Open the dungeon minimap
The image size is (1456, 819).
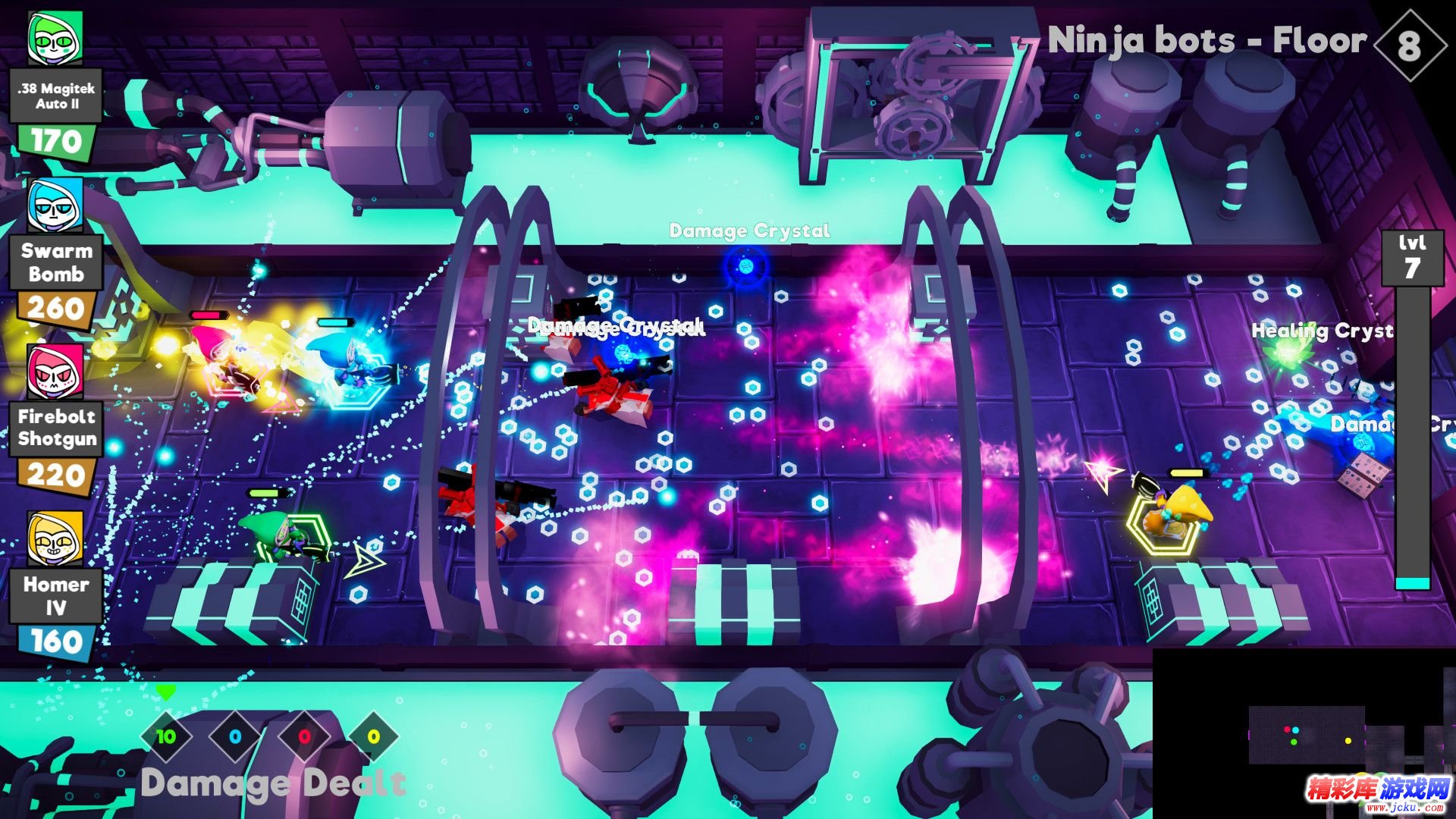tap(1335, 734)
